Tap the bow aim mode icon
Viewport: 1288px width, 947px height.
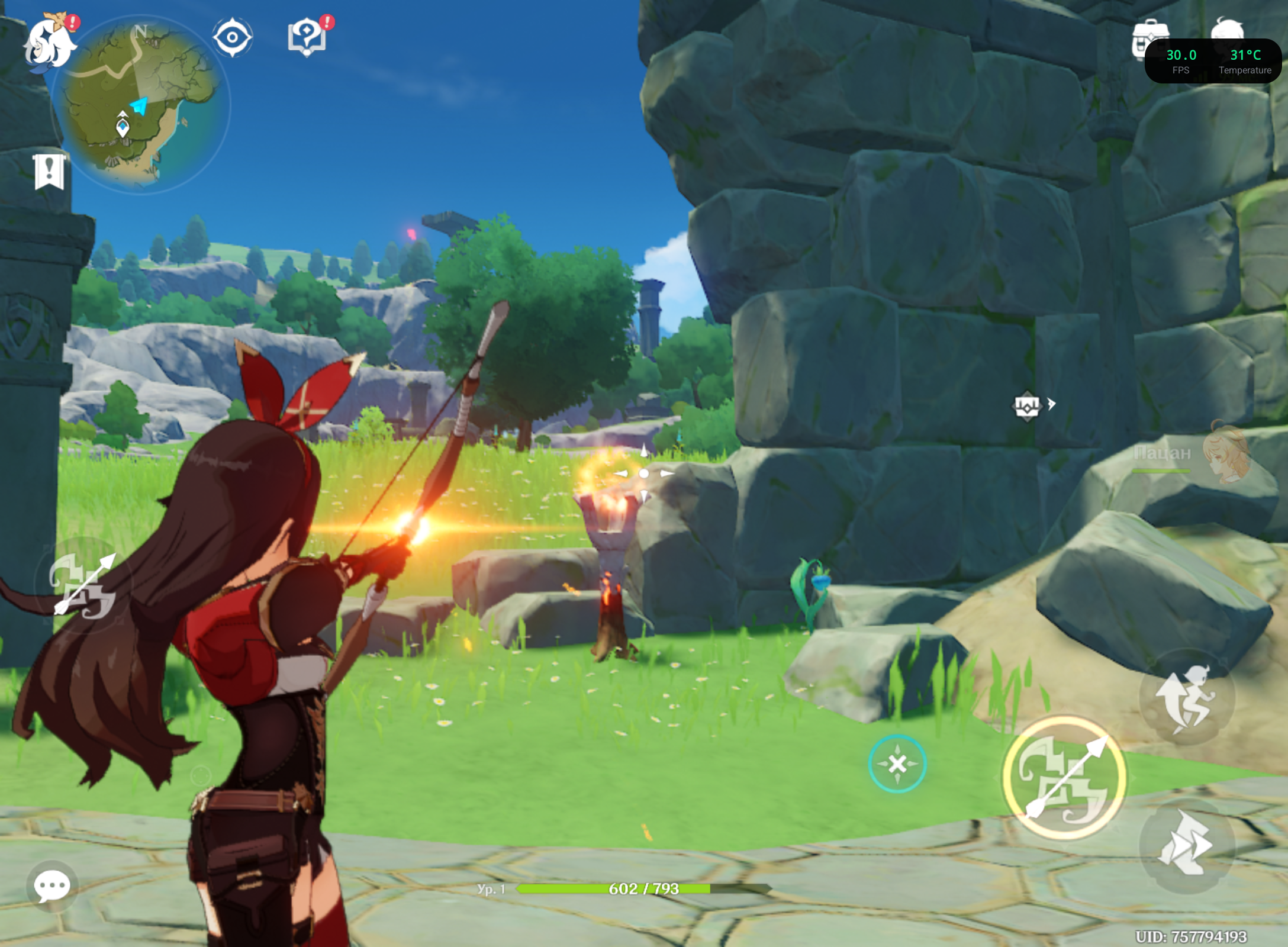point(83,585)
